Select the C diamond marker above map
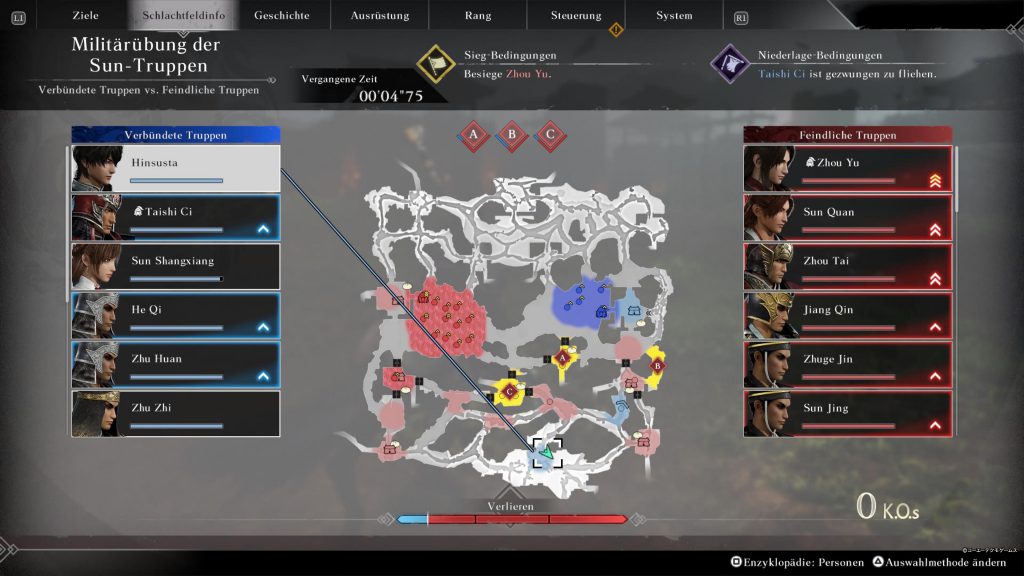The width and height of the screenshot is (1024, 576). (549, 135)
